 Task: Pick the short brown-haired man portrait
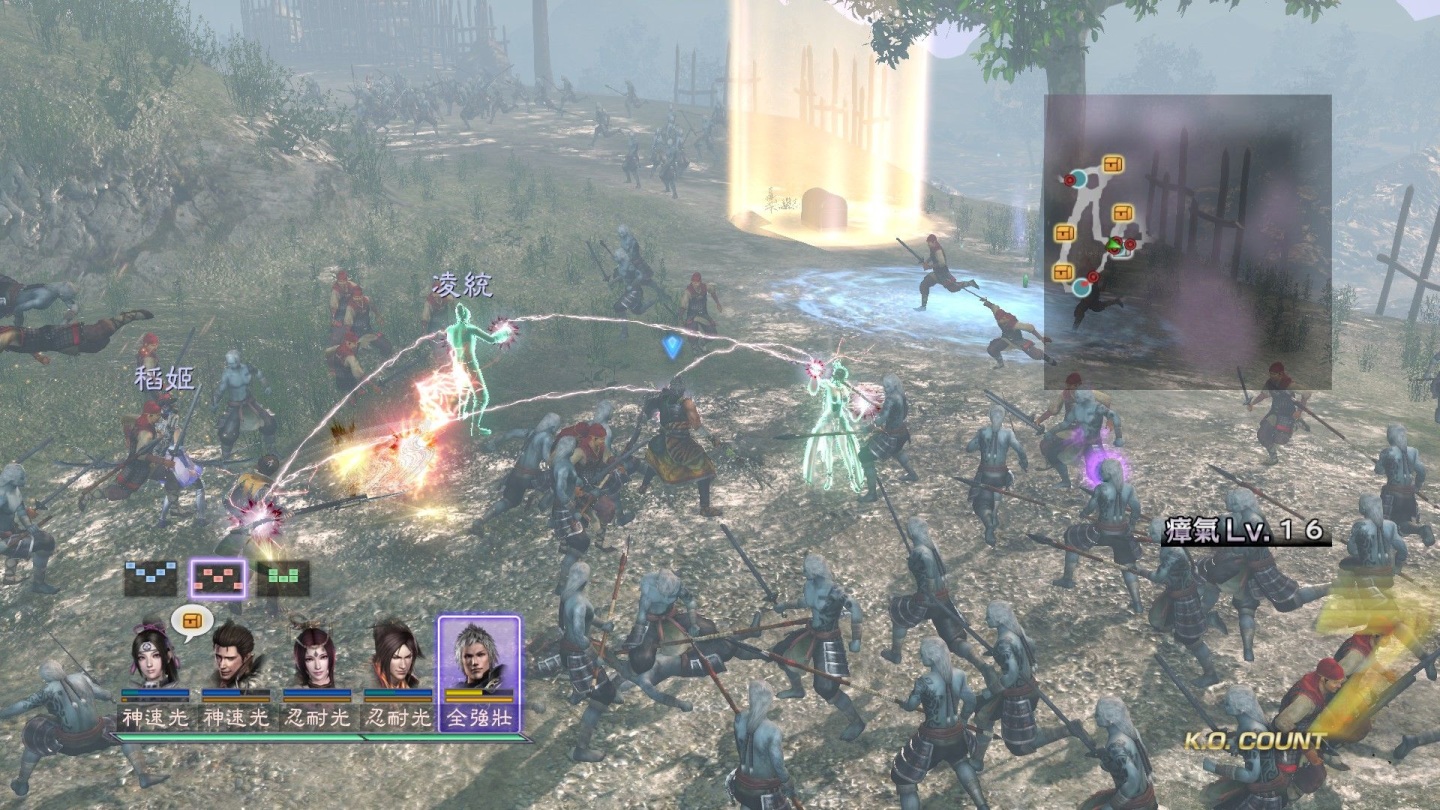[236, 655]
